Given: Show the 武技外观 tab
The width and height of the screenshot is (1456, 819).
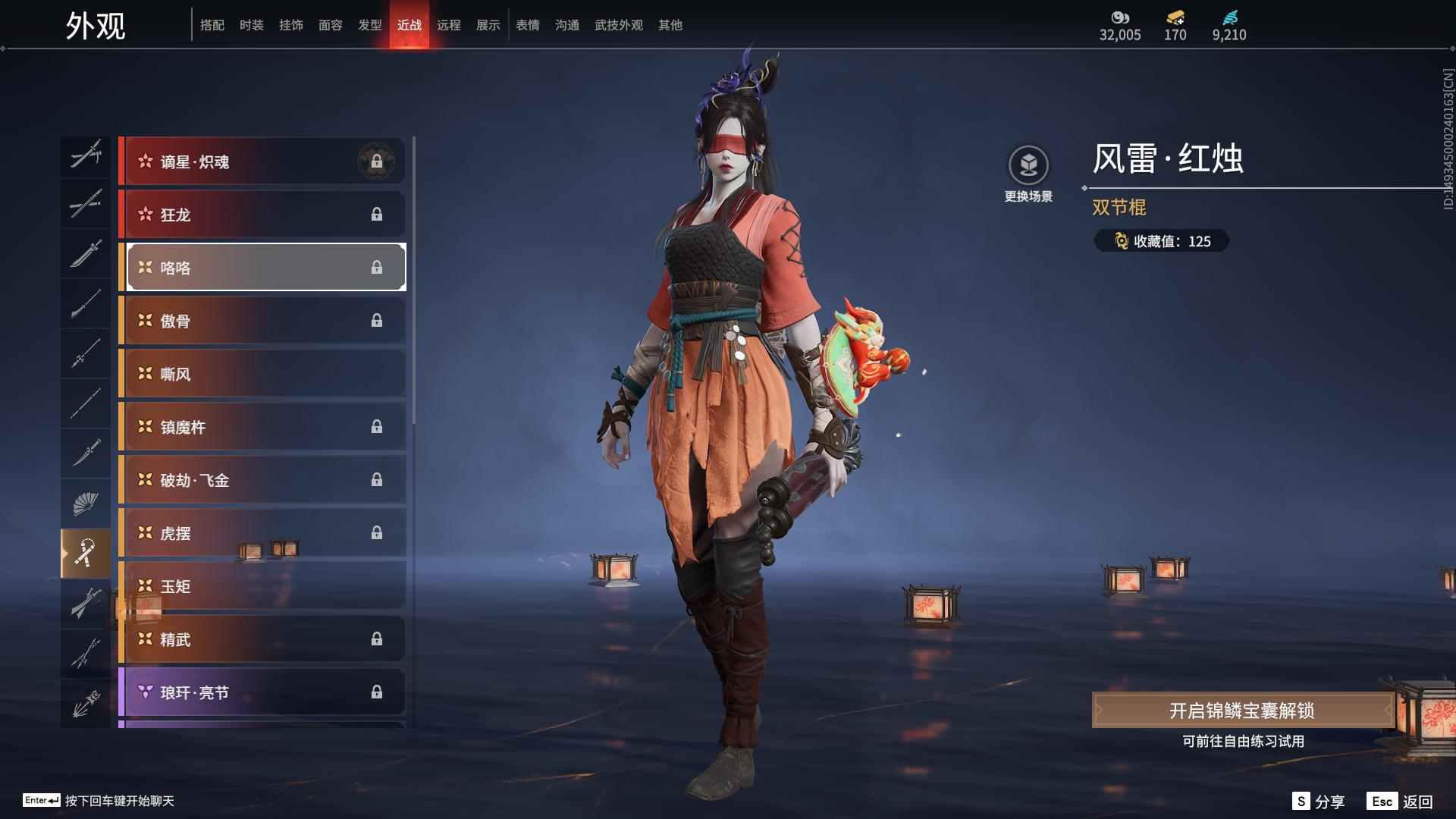Looking at the screenshot, I should coord(619,25).
